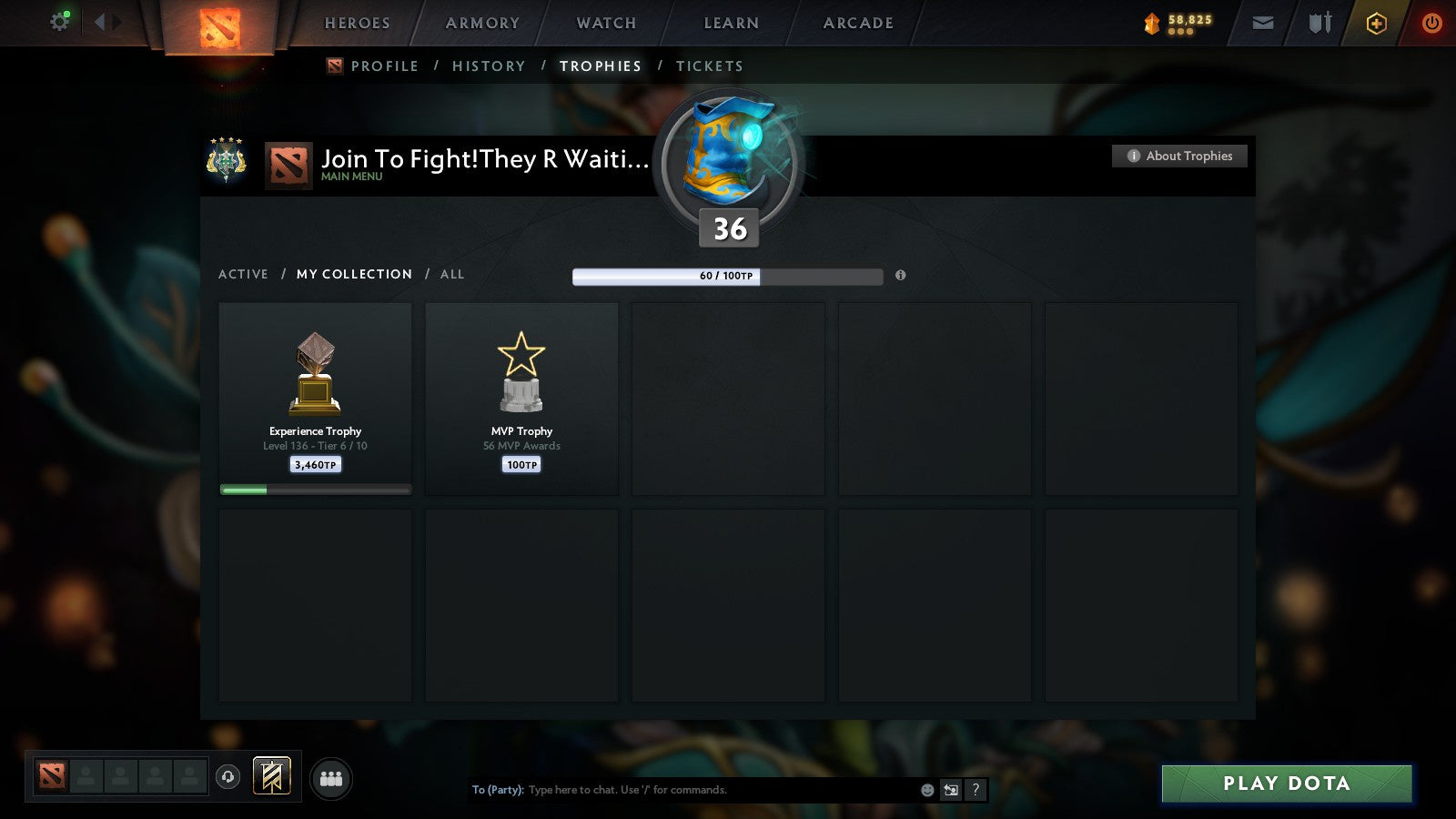
Task: Open party finder with the three-people icon
Action: pyautogui.click(x=331, y=778)
